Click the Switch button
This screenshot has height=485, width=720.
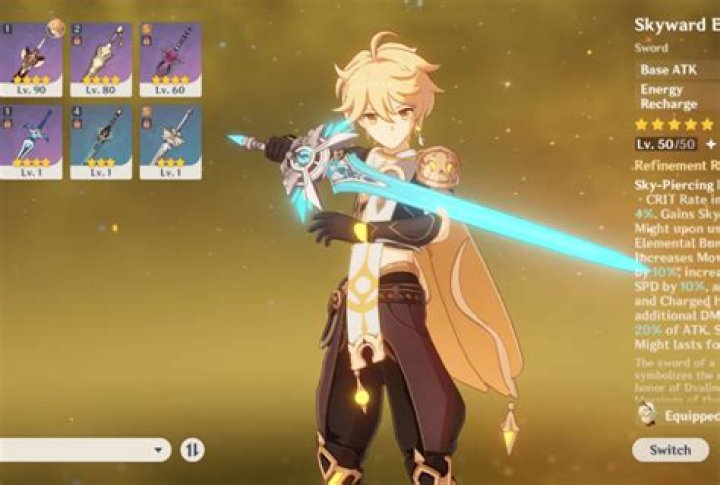coord(669,449)
